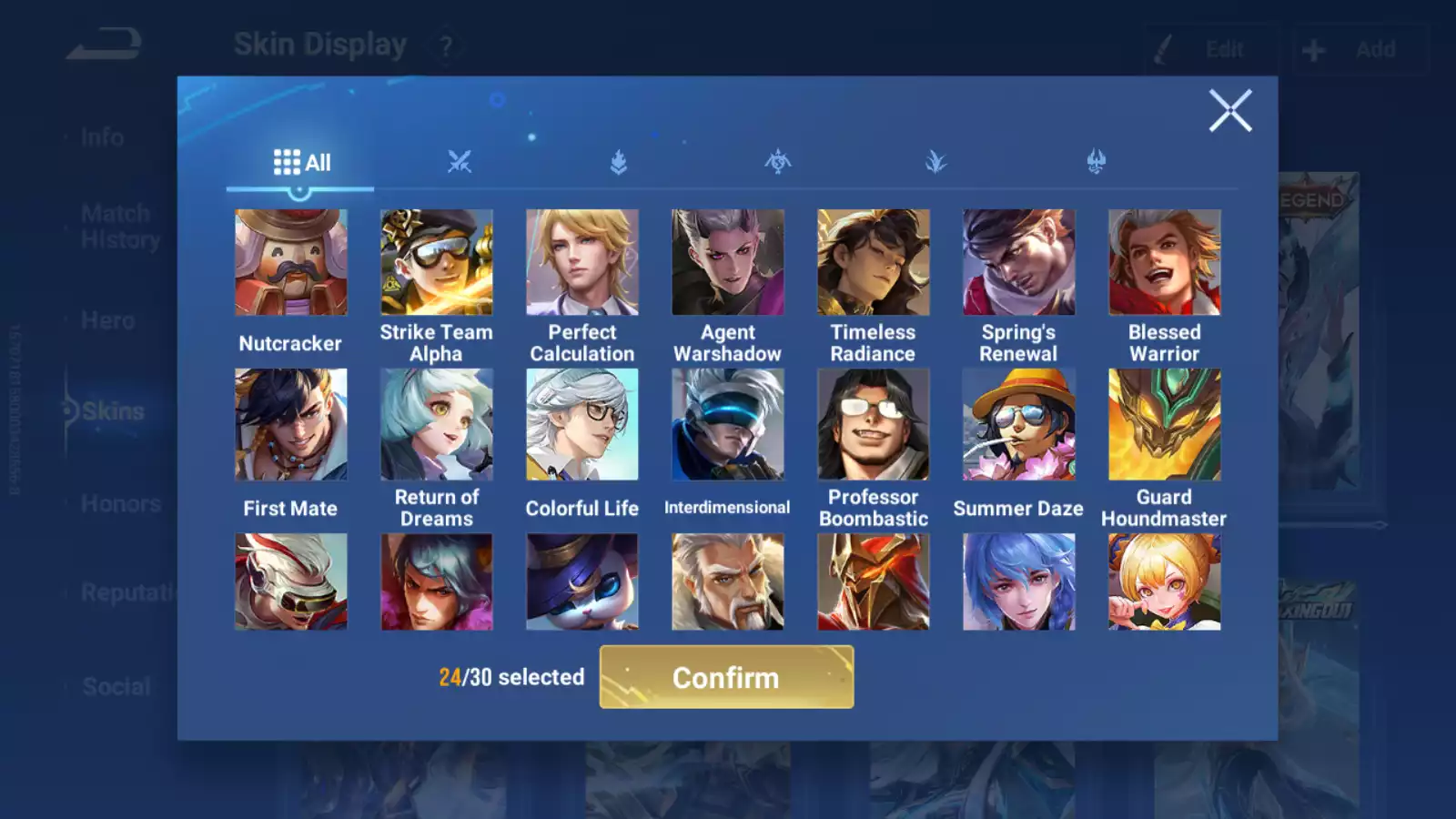This screenshot has width=1456, height=819.
Task: Select the Spring's Renewal skin
Action: click(1018, 263)
